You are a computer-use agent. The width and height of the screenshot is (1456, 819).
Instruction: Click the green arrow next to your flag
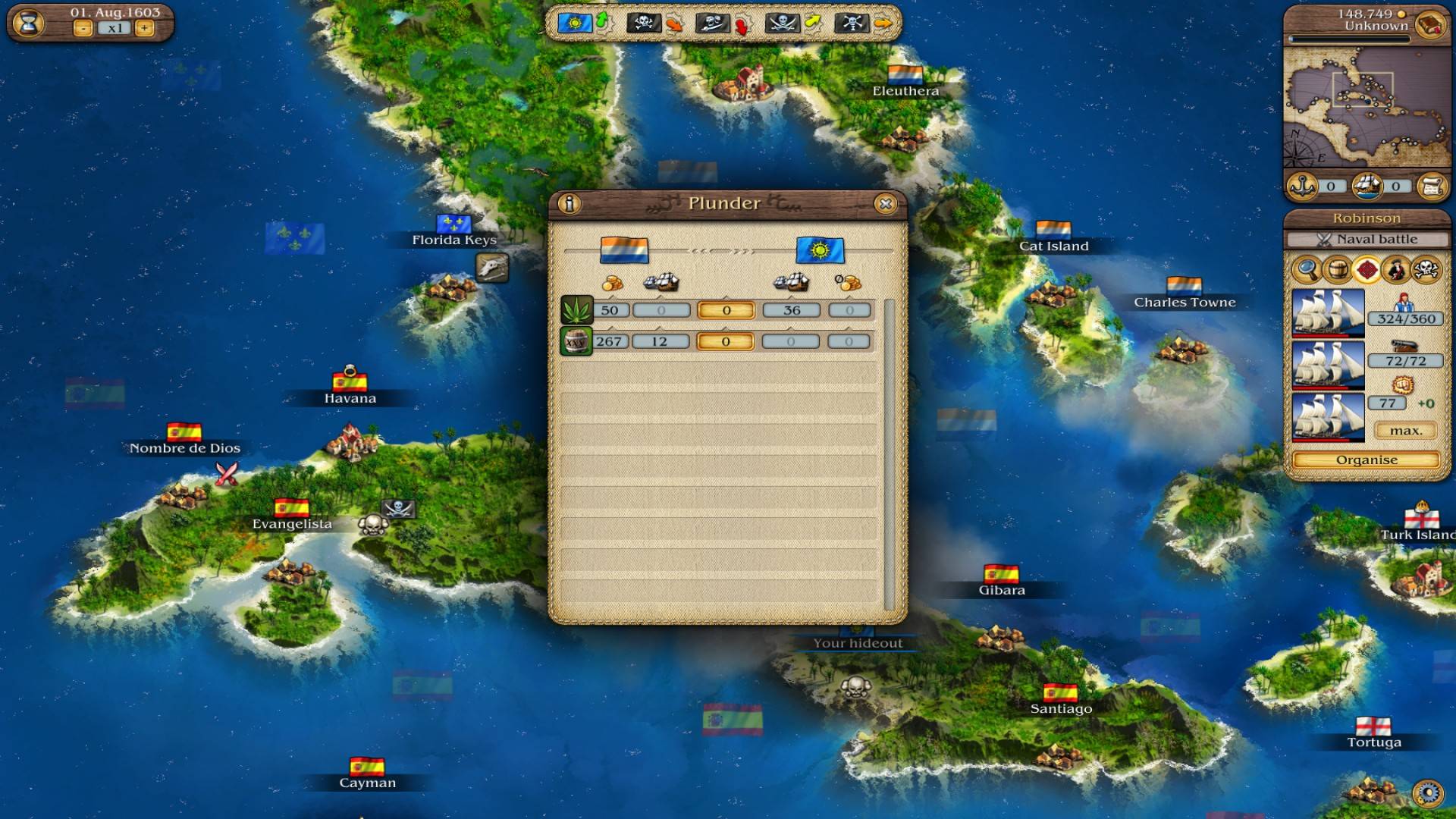click(x=602, y=22)
